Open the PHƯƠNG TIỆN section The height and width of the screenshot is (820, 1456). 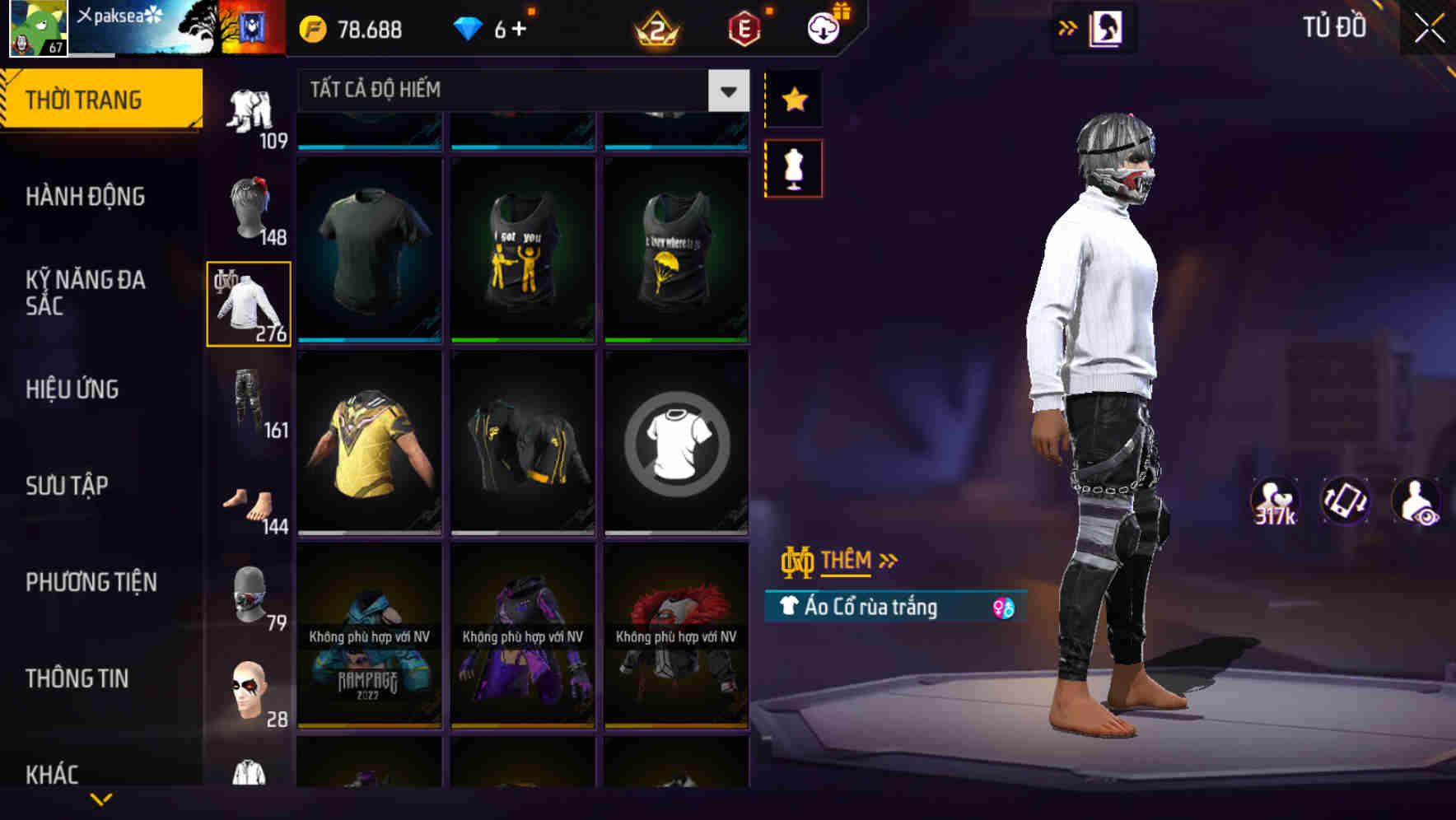click(91, 581)
